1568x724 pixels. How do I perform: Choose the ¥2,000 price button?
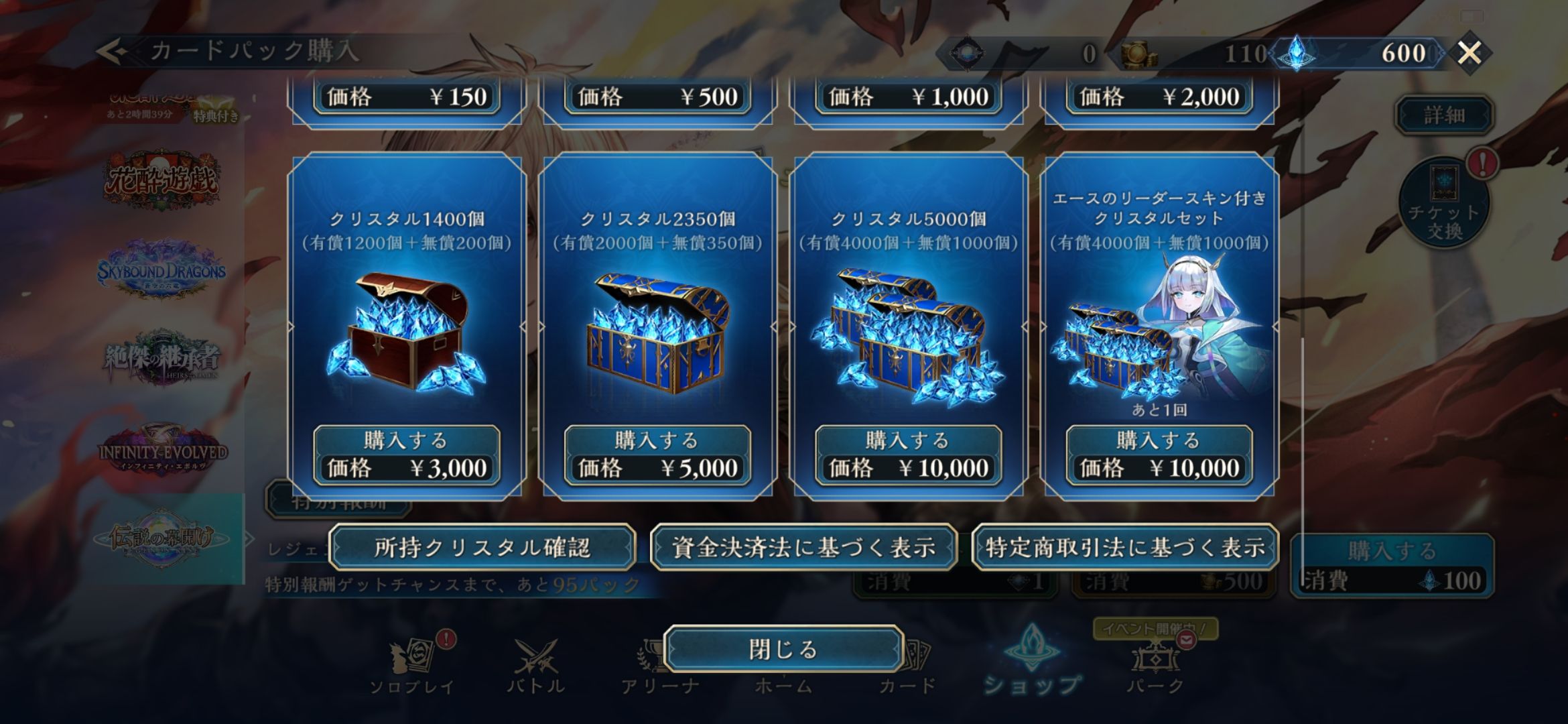(x=1159, y=98)
